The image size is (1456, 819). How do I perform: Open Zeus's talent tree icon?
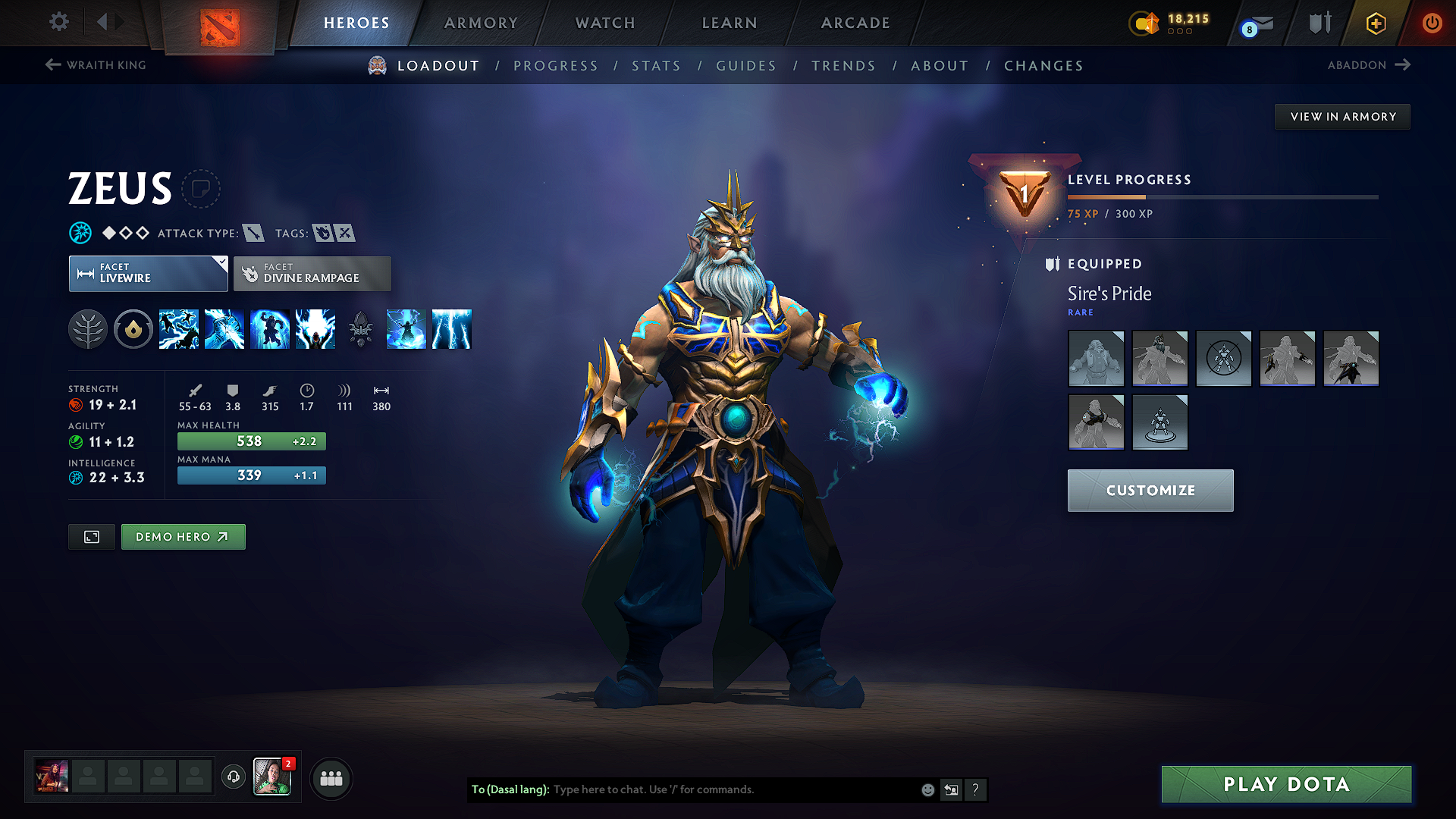click(88, 328)
